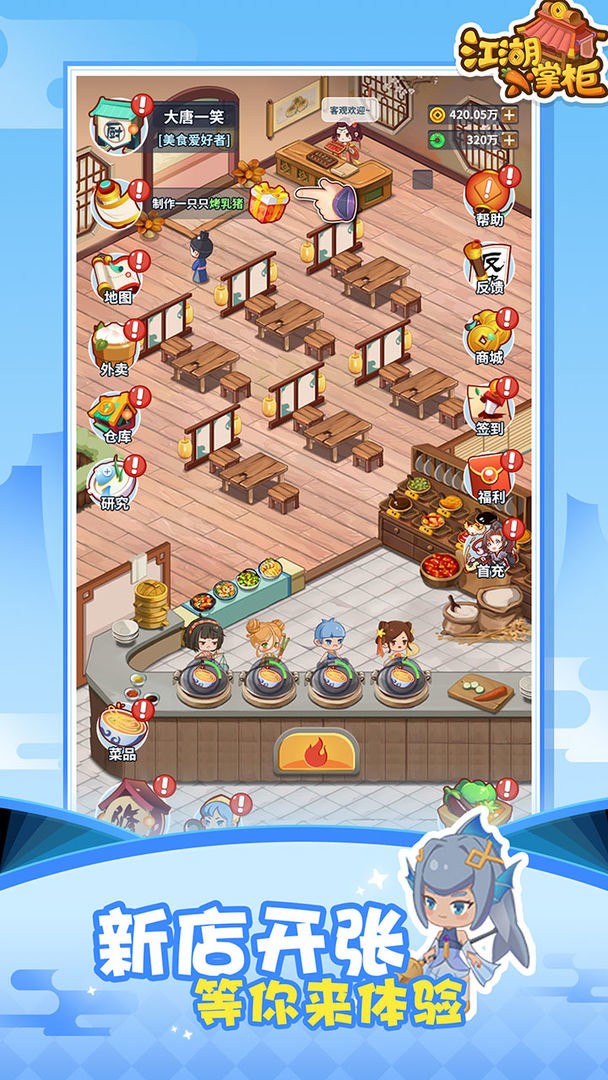The width and height of the screenshot is (608, 1080).
Task: Open the 福利 red envelope benefits
Action: (x=490, y=476)
